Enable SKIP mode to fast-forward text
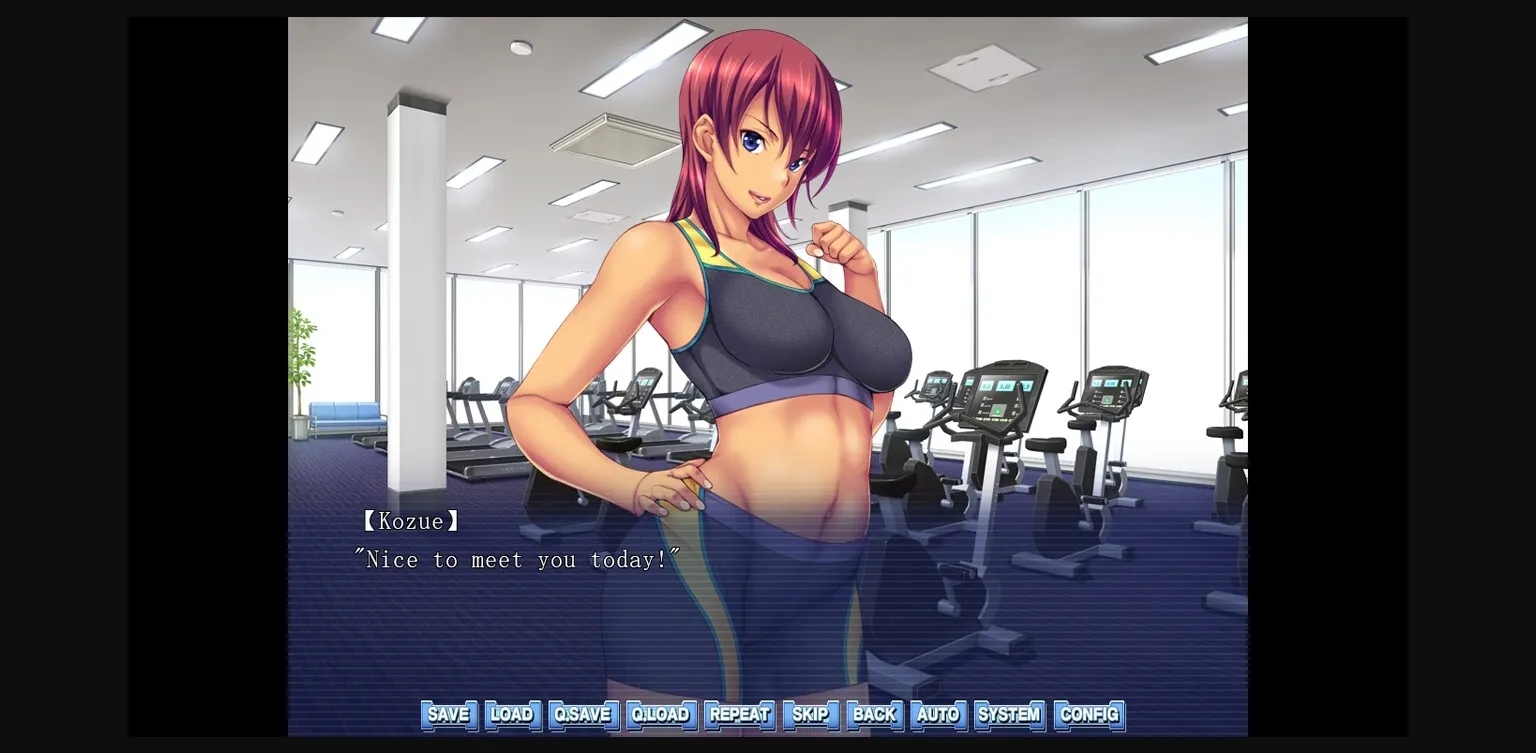Image resolution: width=1536 pixels, height=753 pixels. click(810, 715)
